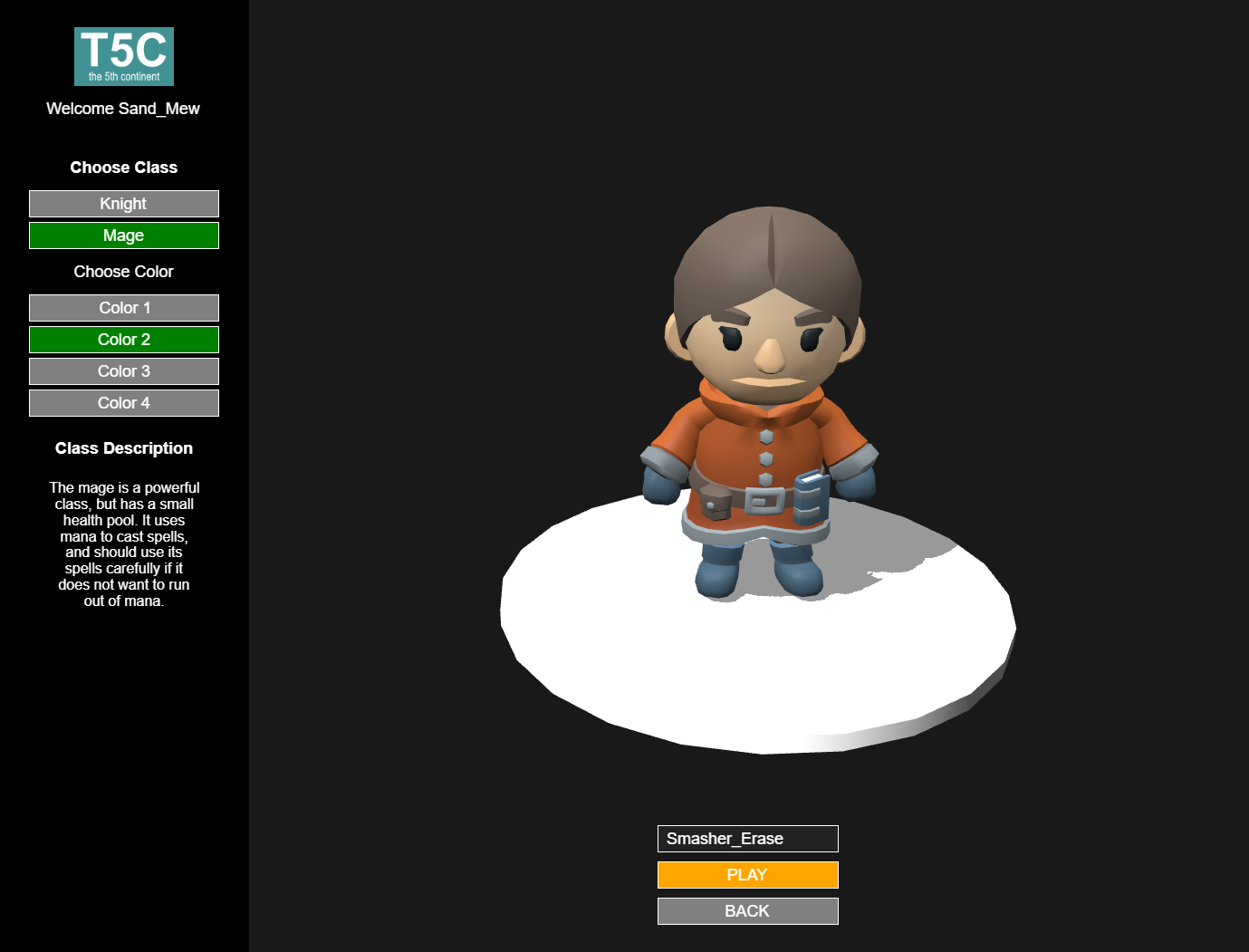Viewport: 1249px width, 952px height.
Task: Click the T5C logo
Action: click(x=123, y=55)
